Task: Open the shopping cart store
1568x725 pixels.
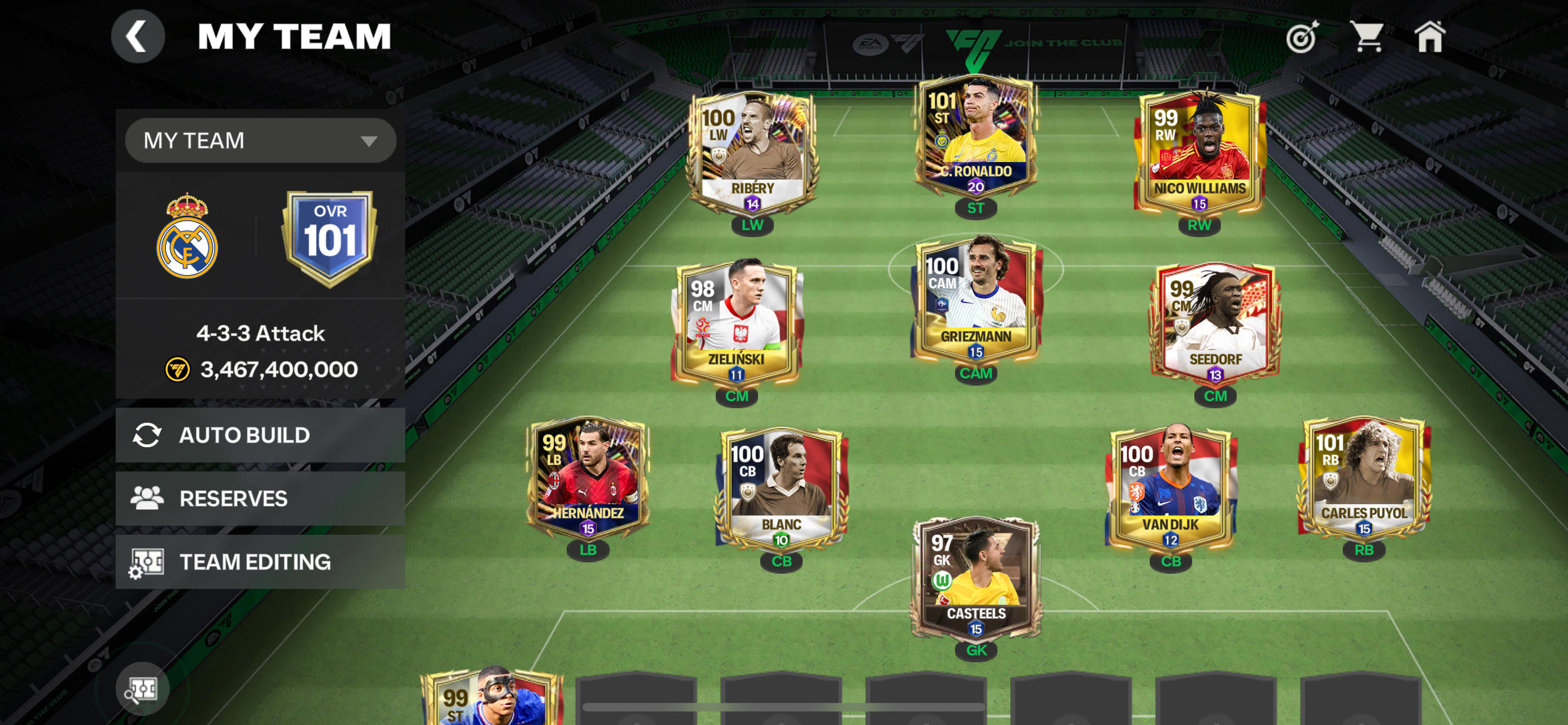Action: [x=1366, y=37]
